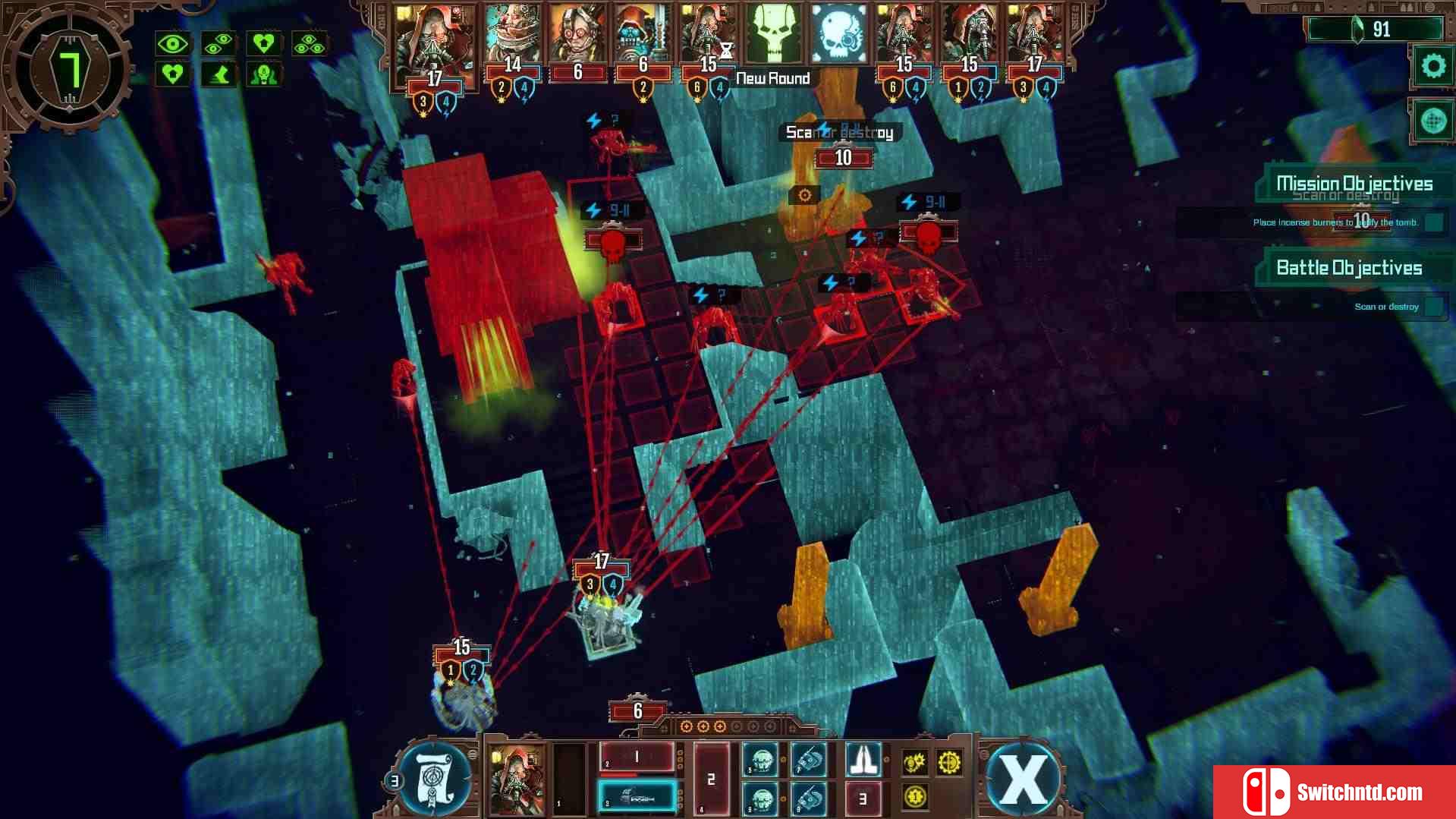1456x819 pixels.
Task: Select the green necron skull turn portrait
Action: coord(772,34)
